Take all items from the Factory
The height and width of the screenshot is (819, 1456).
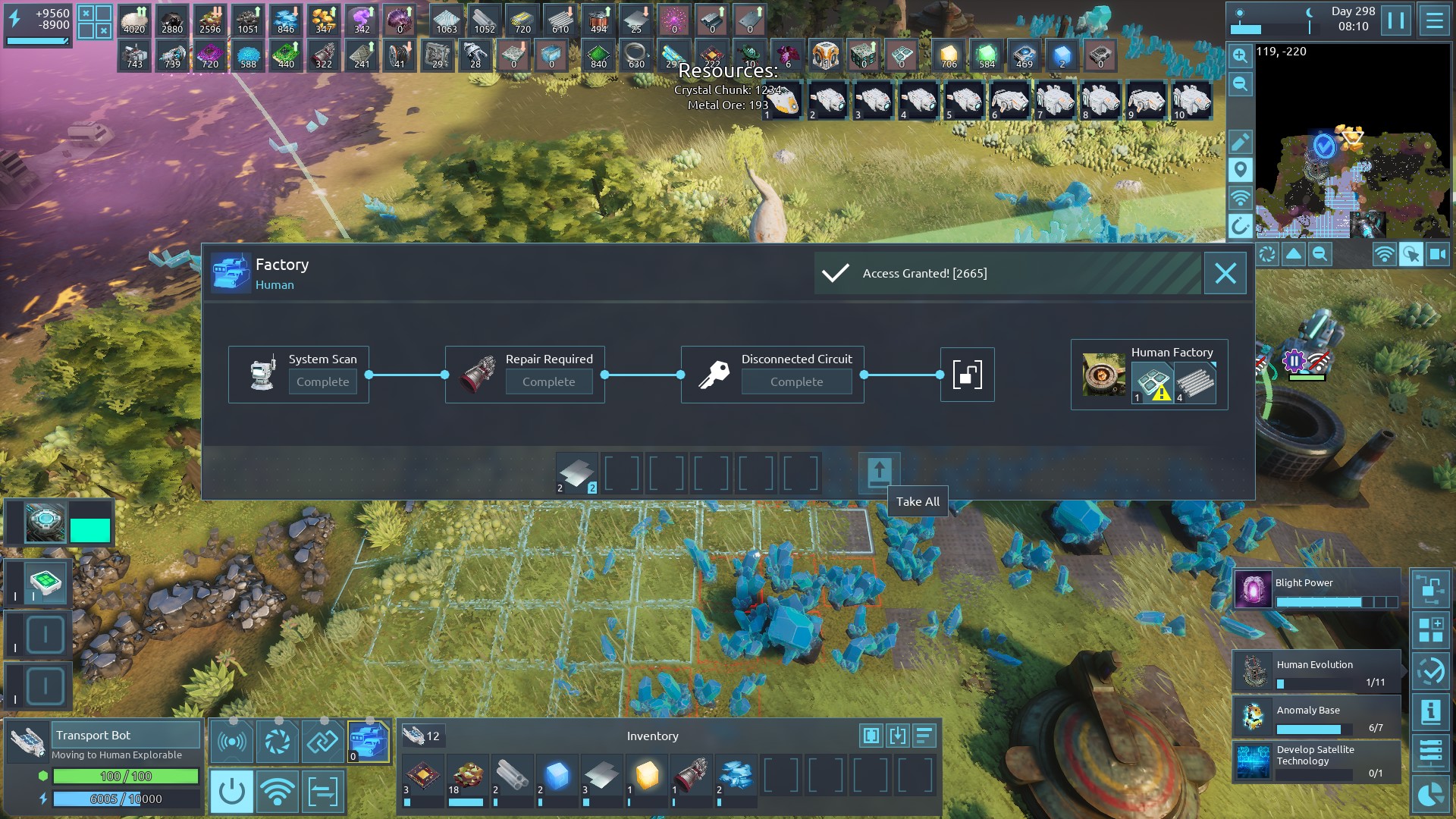(x=879, y=473)
